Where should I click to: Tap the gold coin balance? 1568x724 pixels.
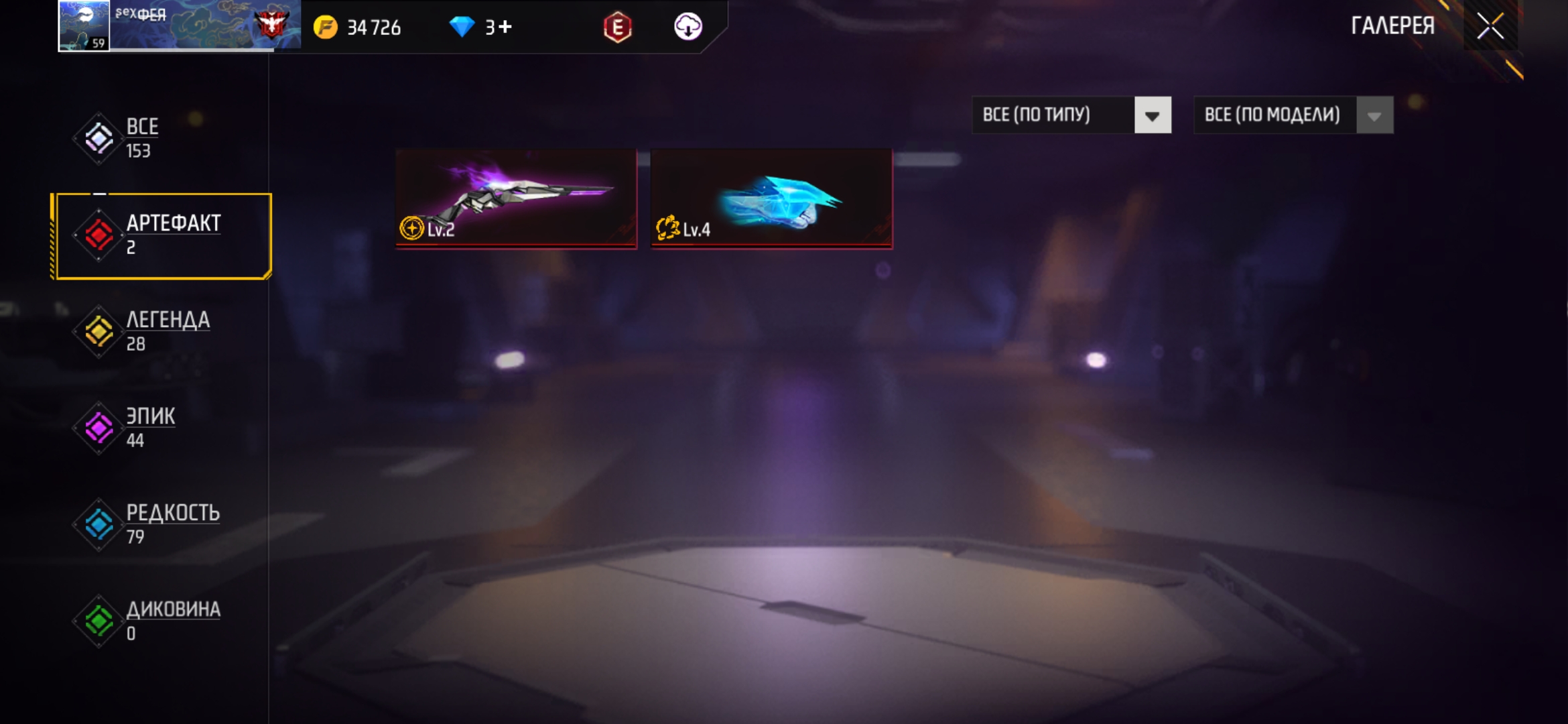pos(358,27)
